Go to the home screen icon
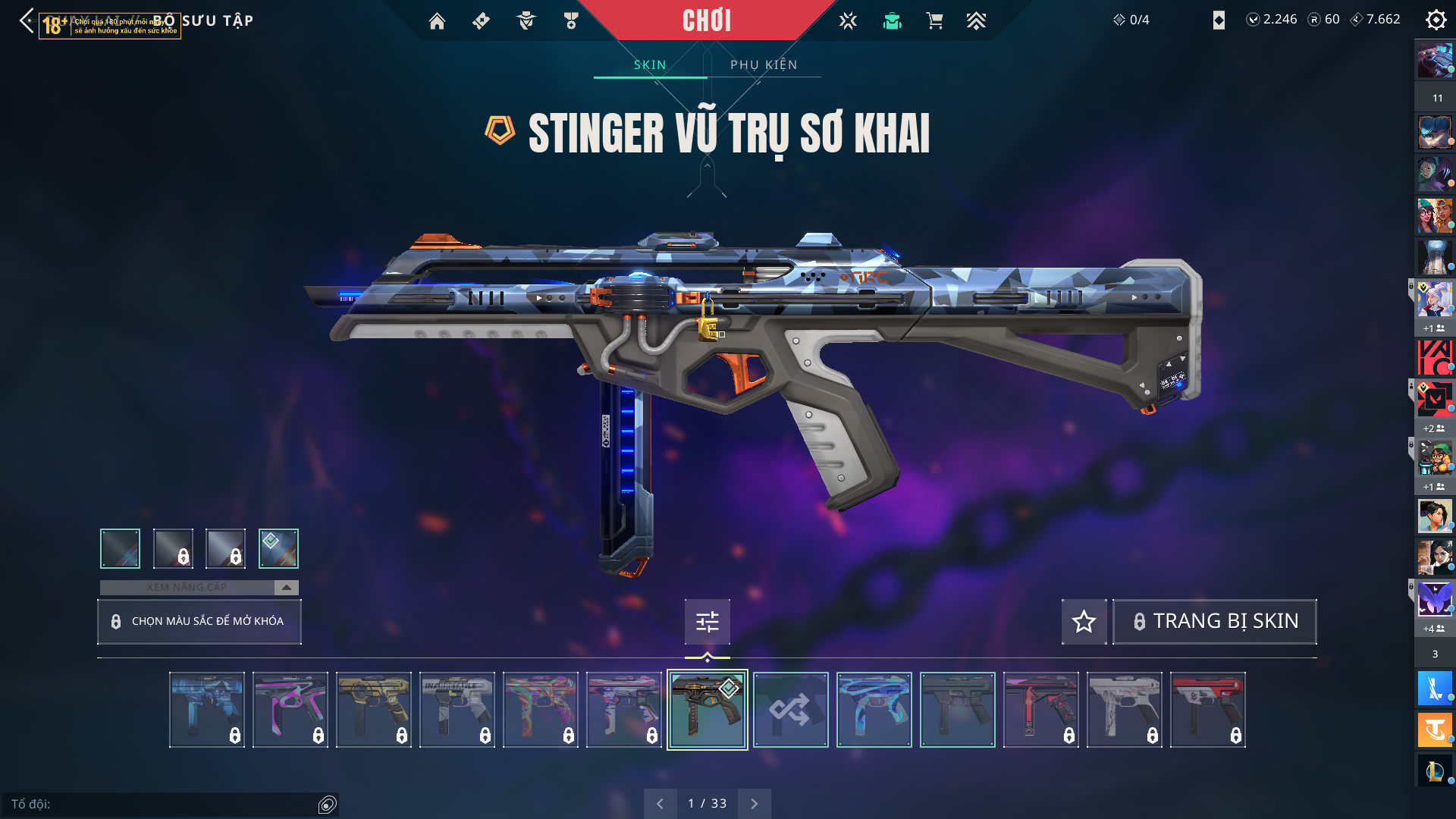 point(437,21)
